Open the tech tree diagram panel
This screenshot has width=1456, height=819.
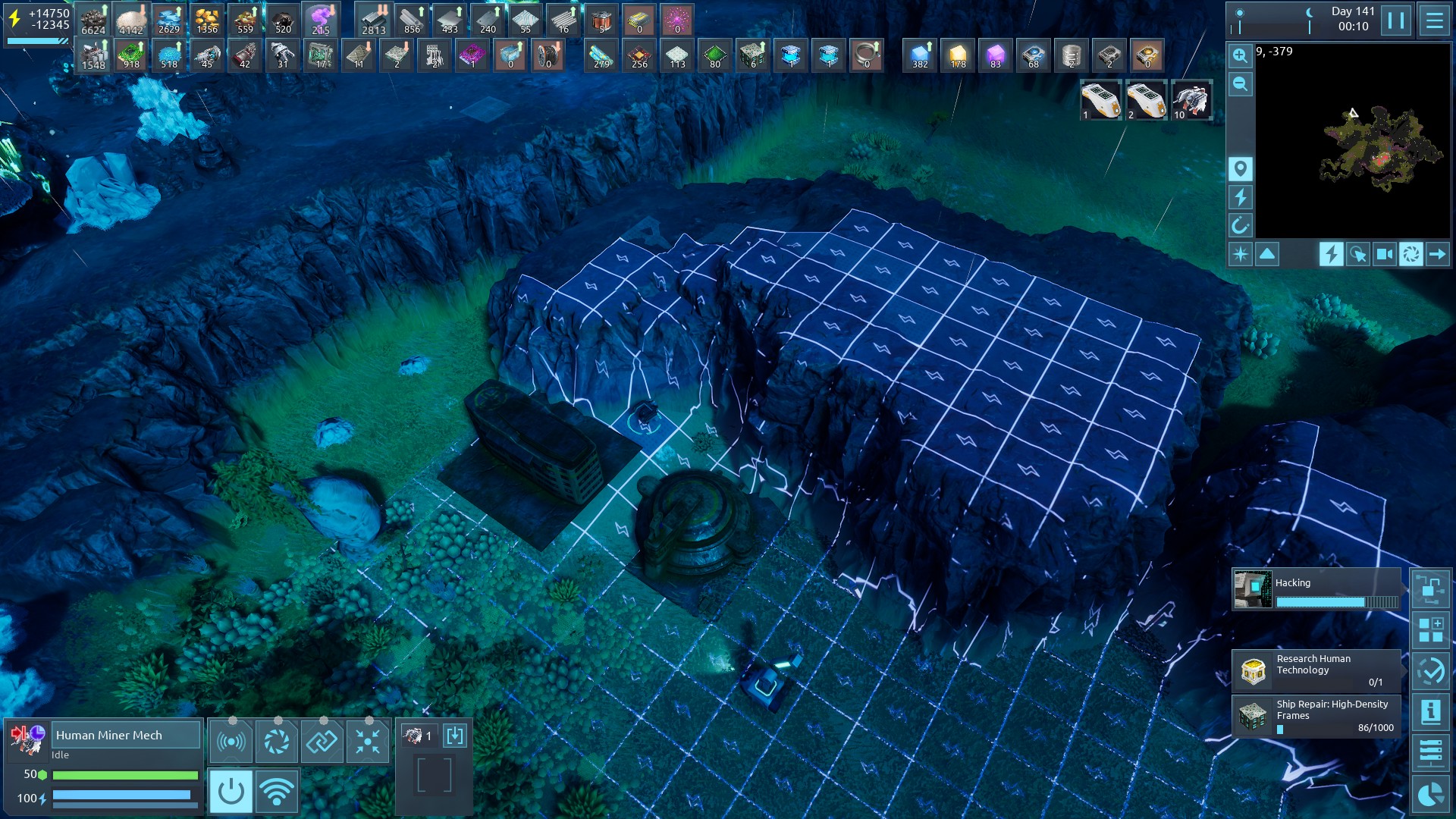tap(1431, 589)
